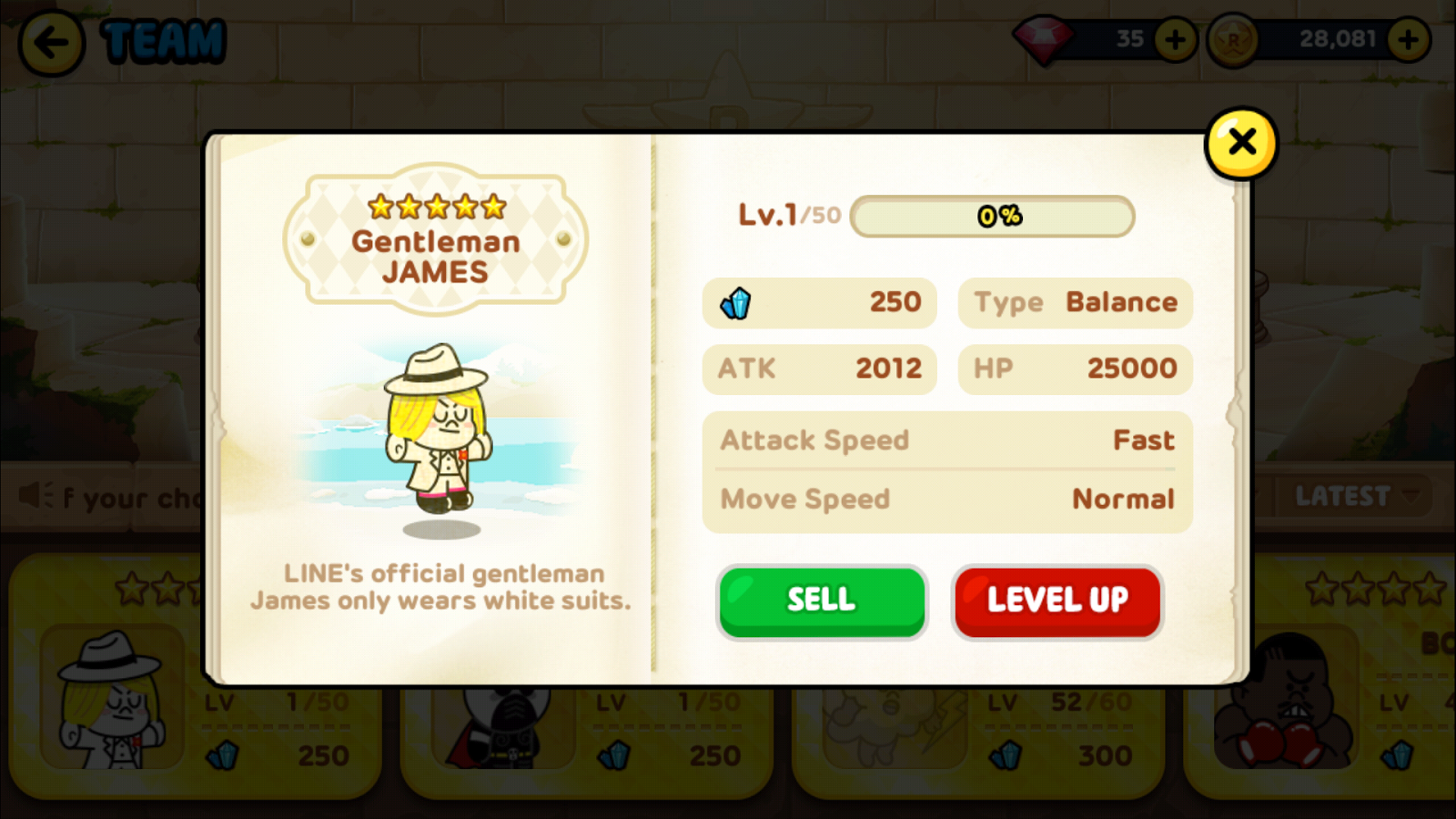Click the speaker icon near the announcement banner

[x=35, y=494]
